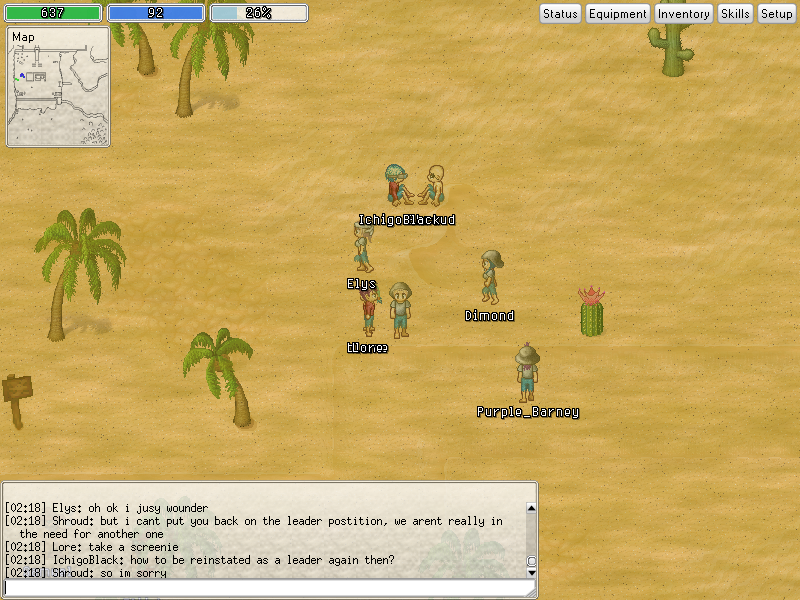Click the chat log scroll-up arrow
Image resolution: width=800 pixels, height=600 pixels.
[531, 508]
